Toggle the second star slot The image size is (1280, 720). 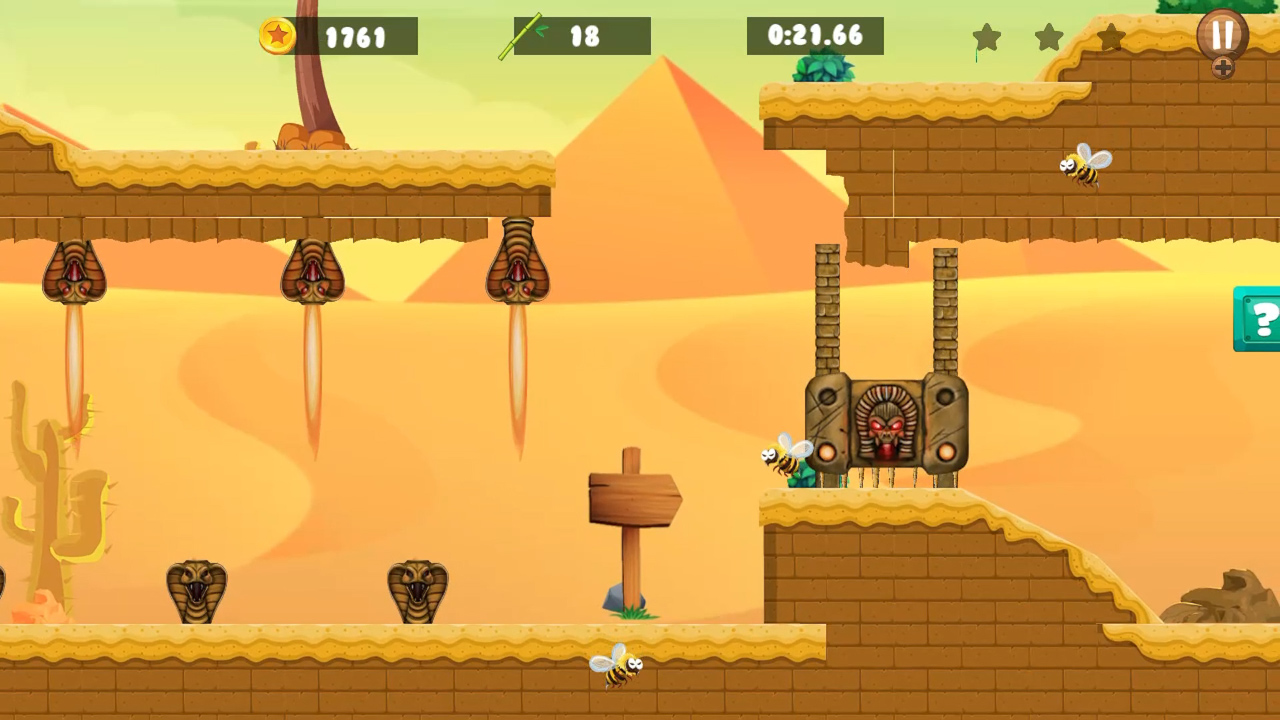point(1049,37)
